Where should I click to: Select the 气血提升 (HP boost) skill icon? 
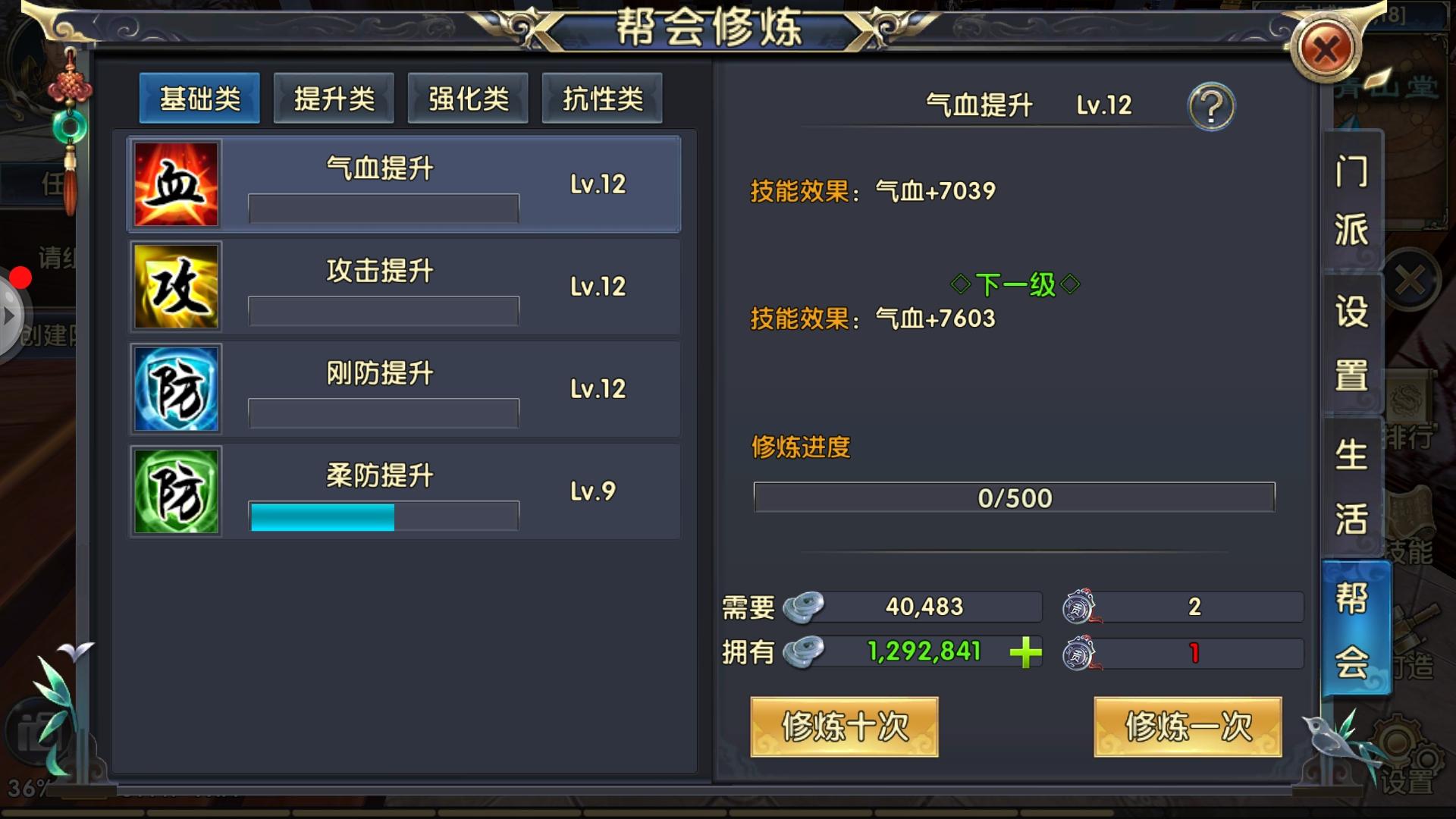click(x=176, y=184)
